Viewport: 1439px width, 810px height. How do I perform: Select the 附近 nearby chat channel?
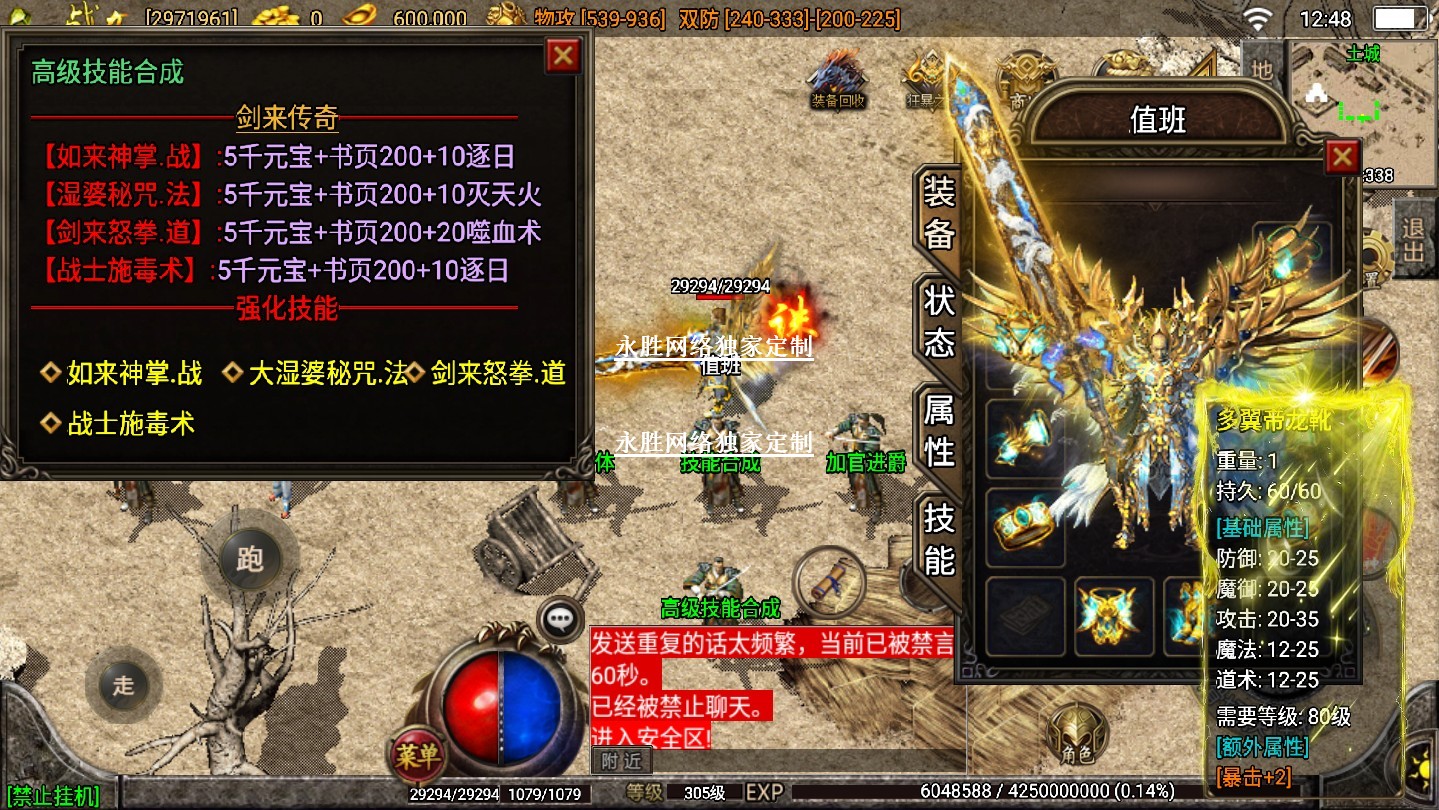[x=621, y=762]
